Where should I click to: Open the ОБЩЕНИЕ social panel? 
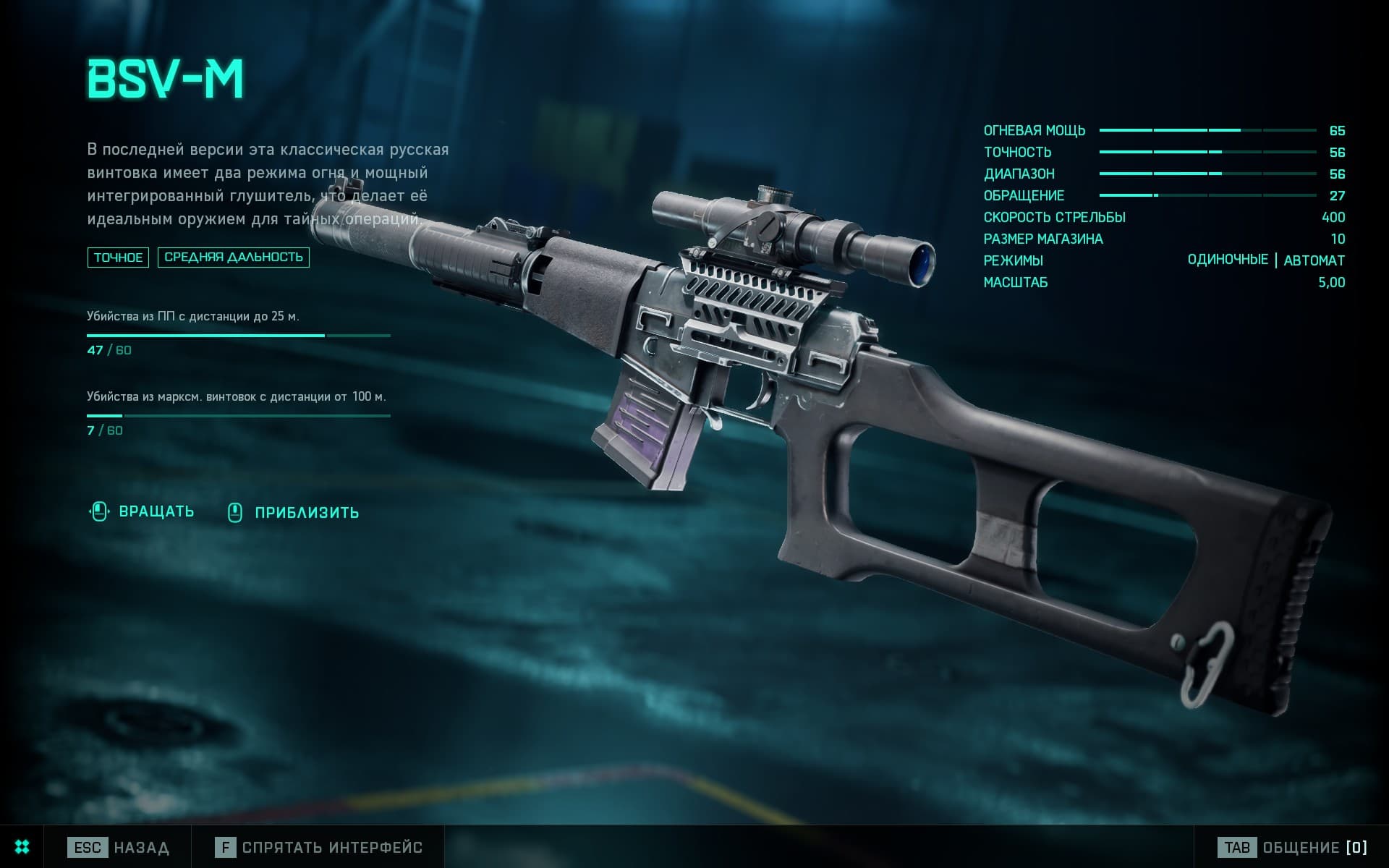(x=1292, y=847)
